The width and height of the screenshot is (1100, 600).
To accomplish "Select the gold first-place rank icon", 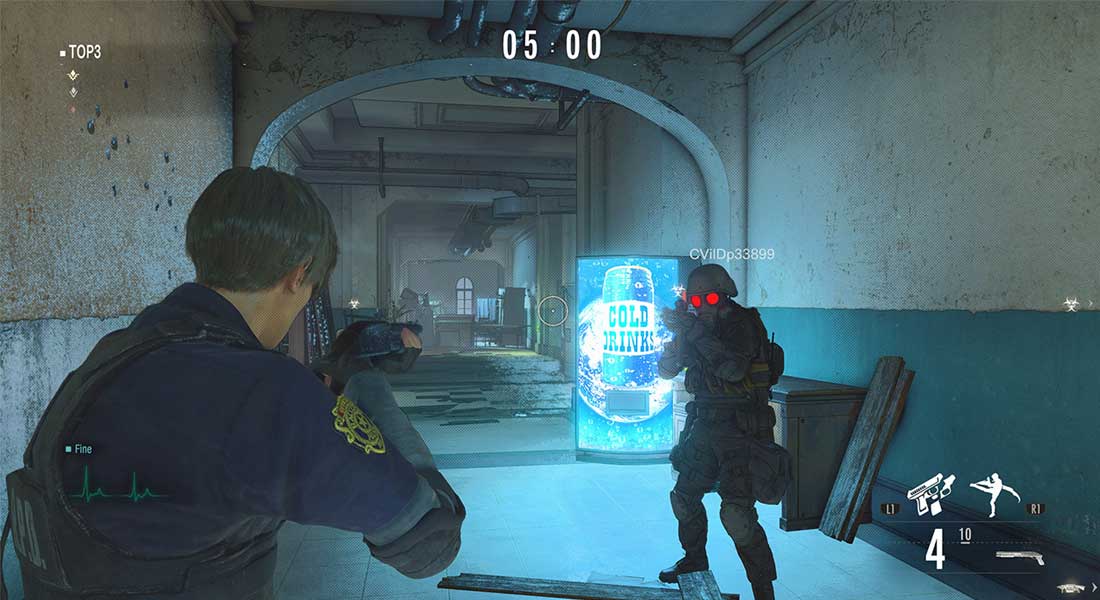I will point(72,75).
